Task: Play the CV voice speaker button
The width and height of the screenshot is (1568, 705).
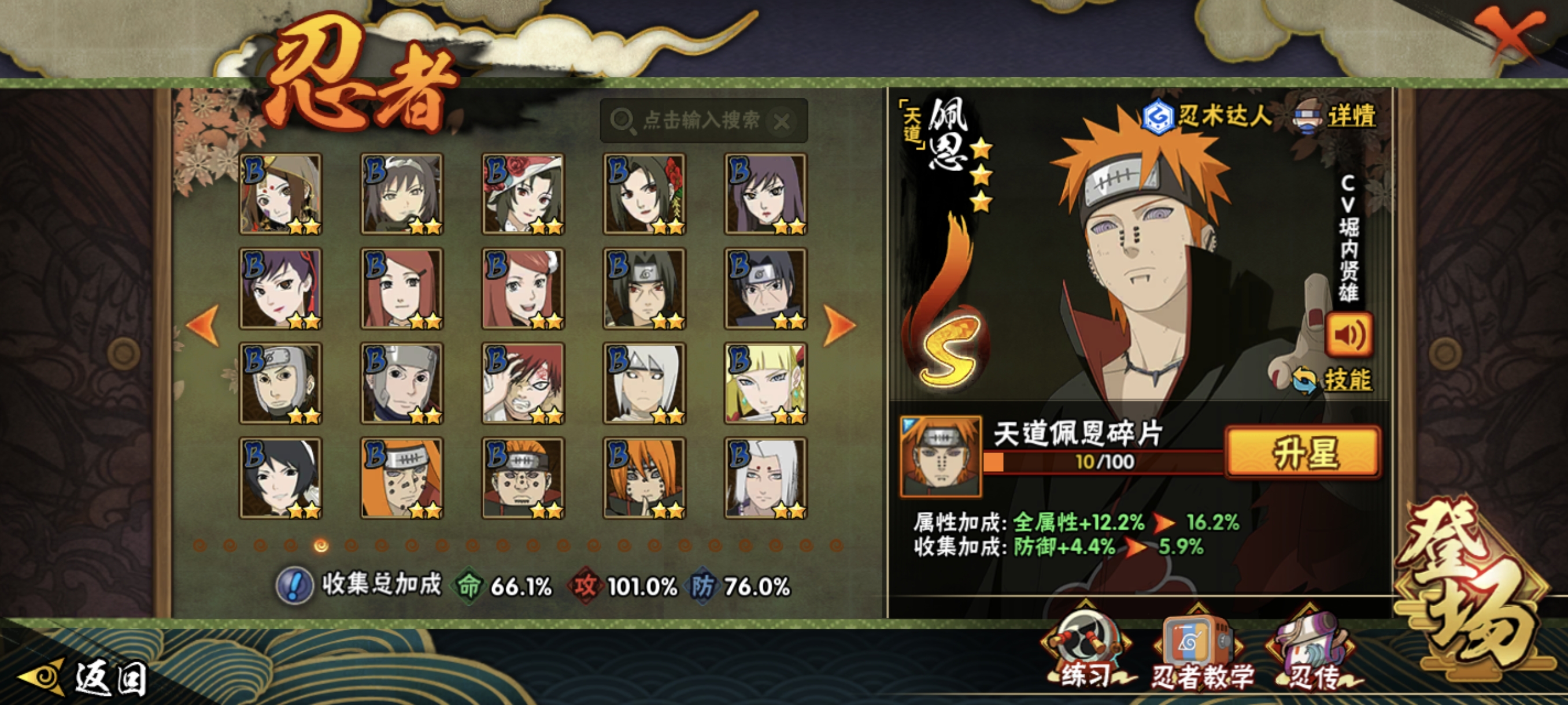Action: coord(1349,335)
